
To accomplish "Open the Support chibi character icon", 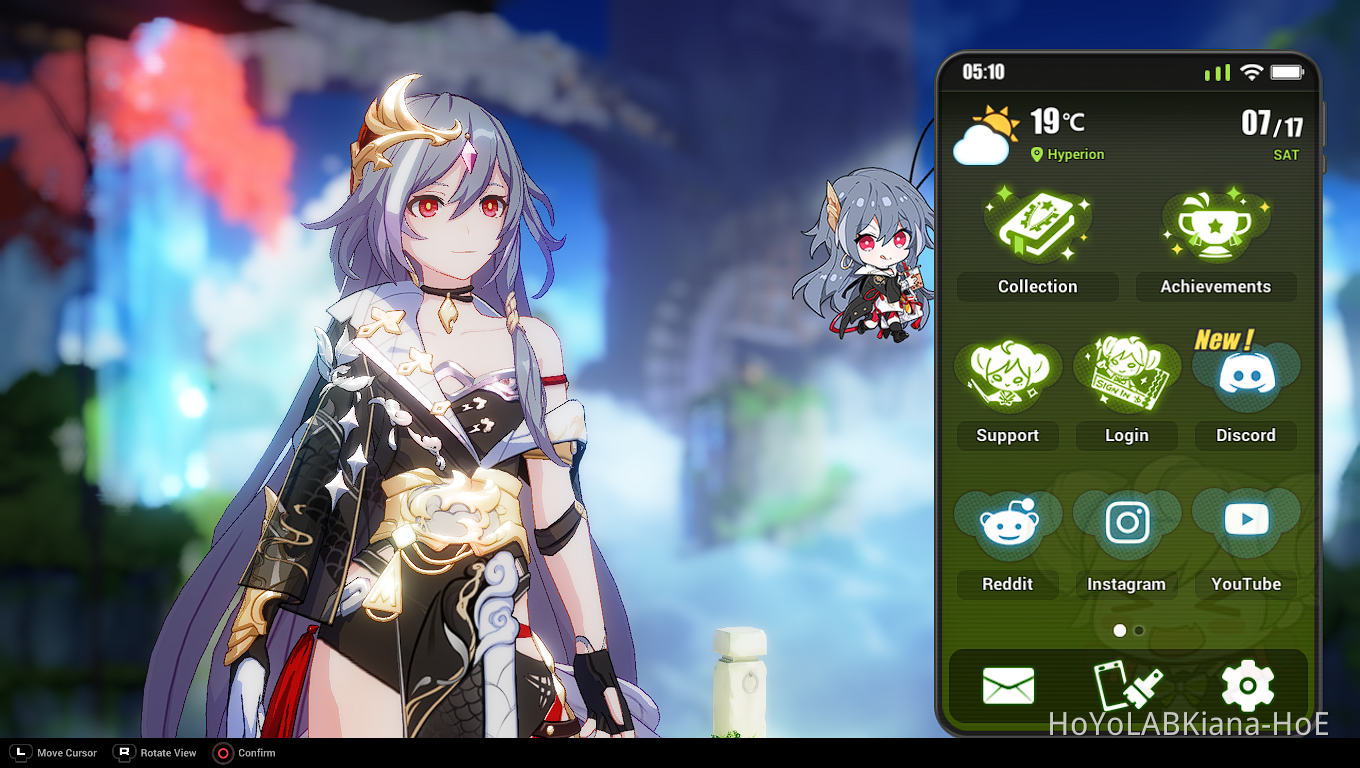I will (x=1007, y=375).
